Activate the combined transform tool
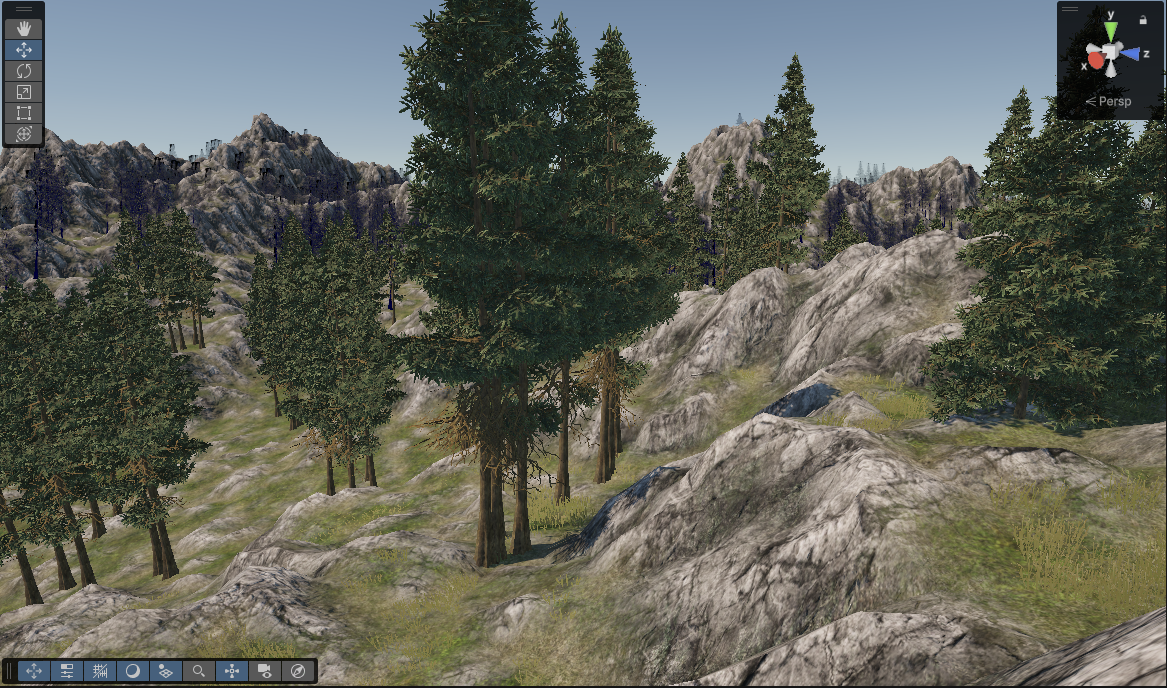Screen dimensions: 1167x688 point(24,134)
